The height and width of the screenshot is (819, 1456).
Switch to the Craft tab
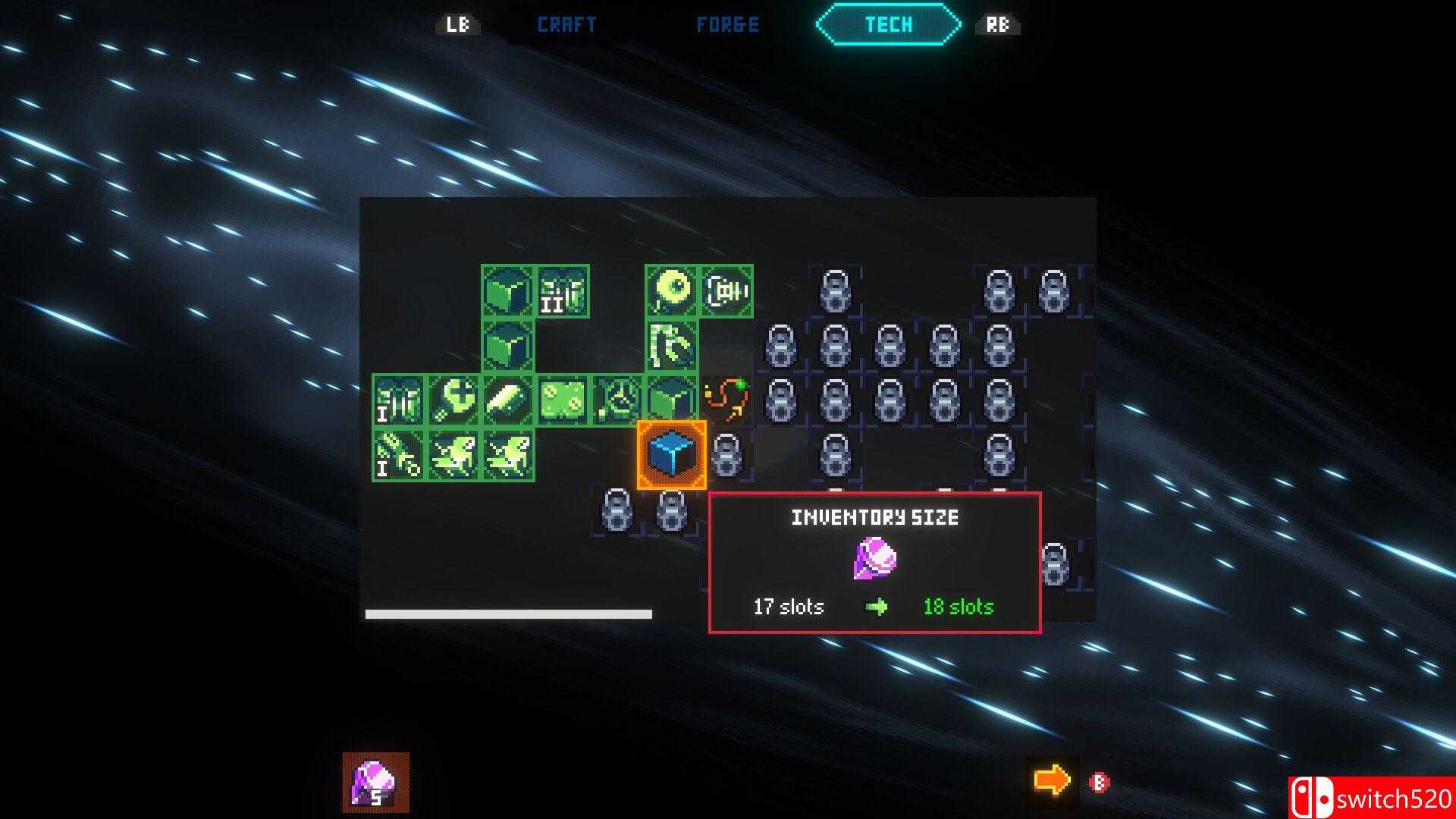click(566, 25)
